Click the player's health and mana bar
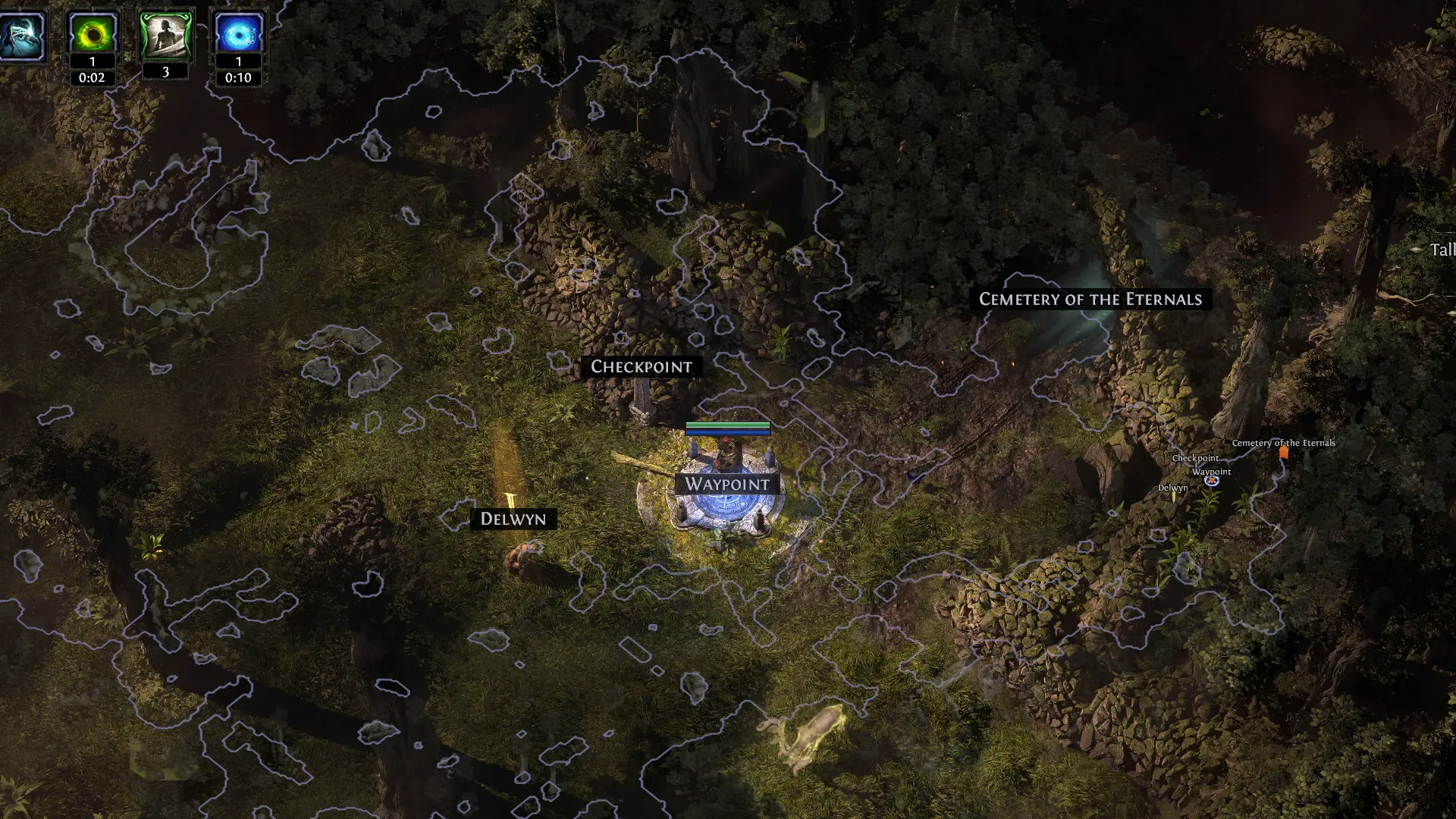This screenshot has height=819, width=1456. coord(728,428)
